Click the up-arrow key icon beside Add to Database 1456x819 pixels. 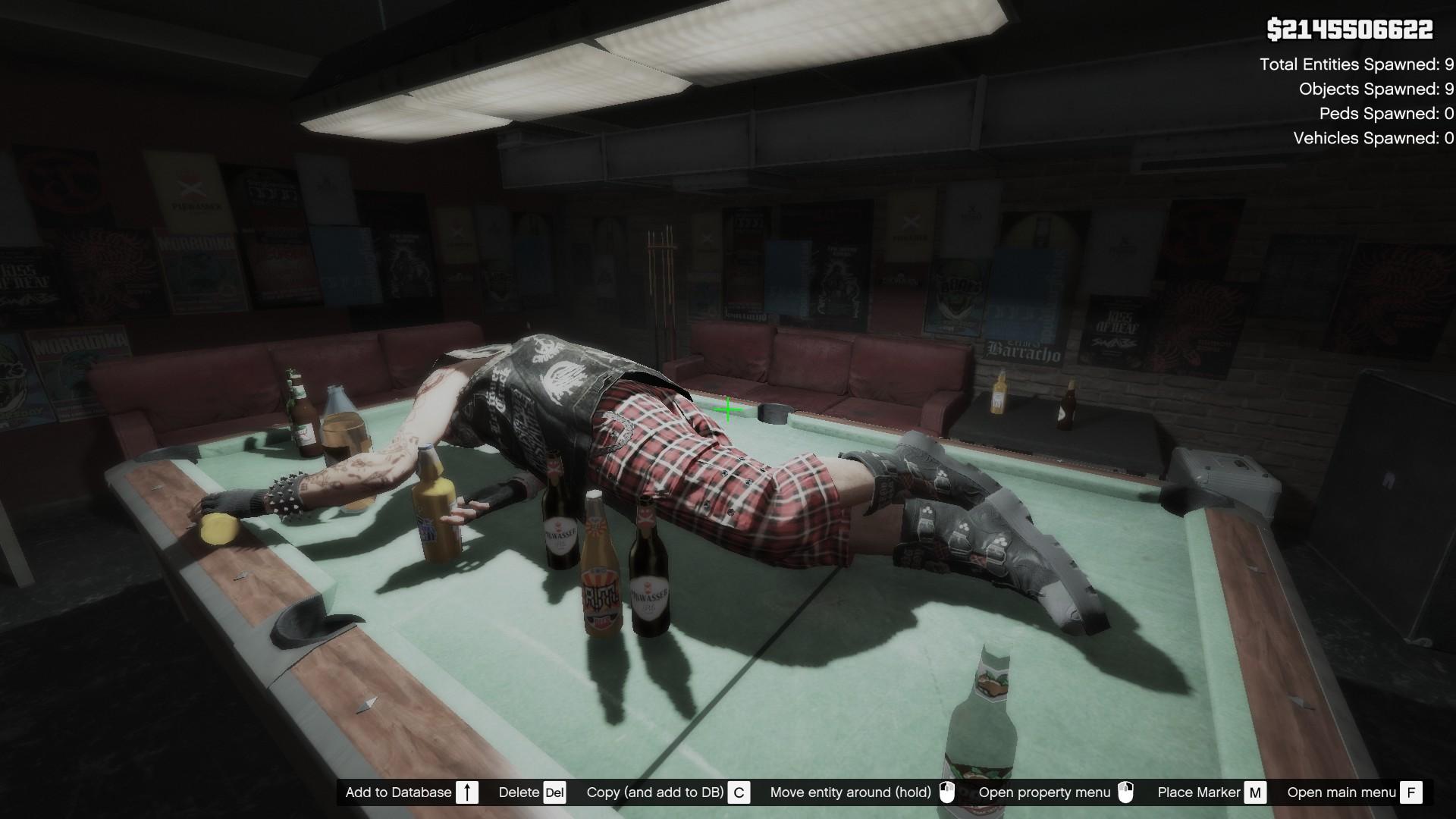pos(468,792)
